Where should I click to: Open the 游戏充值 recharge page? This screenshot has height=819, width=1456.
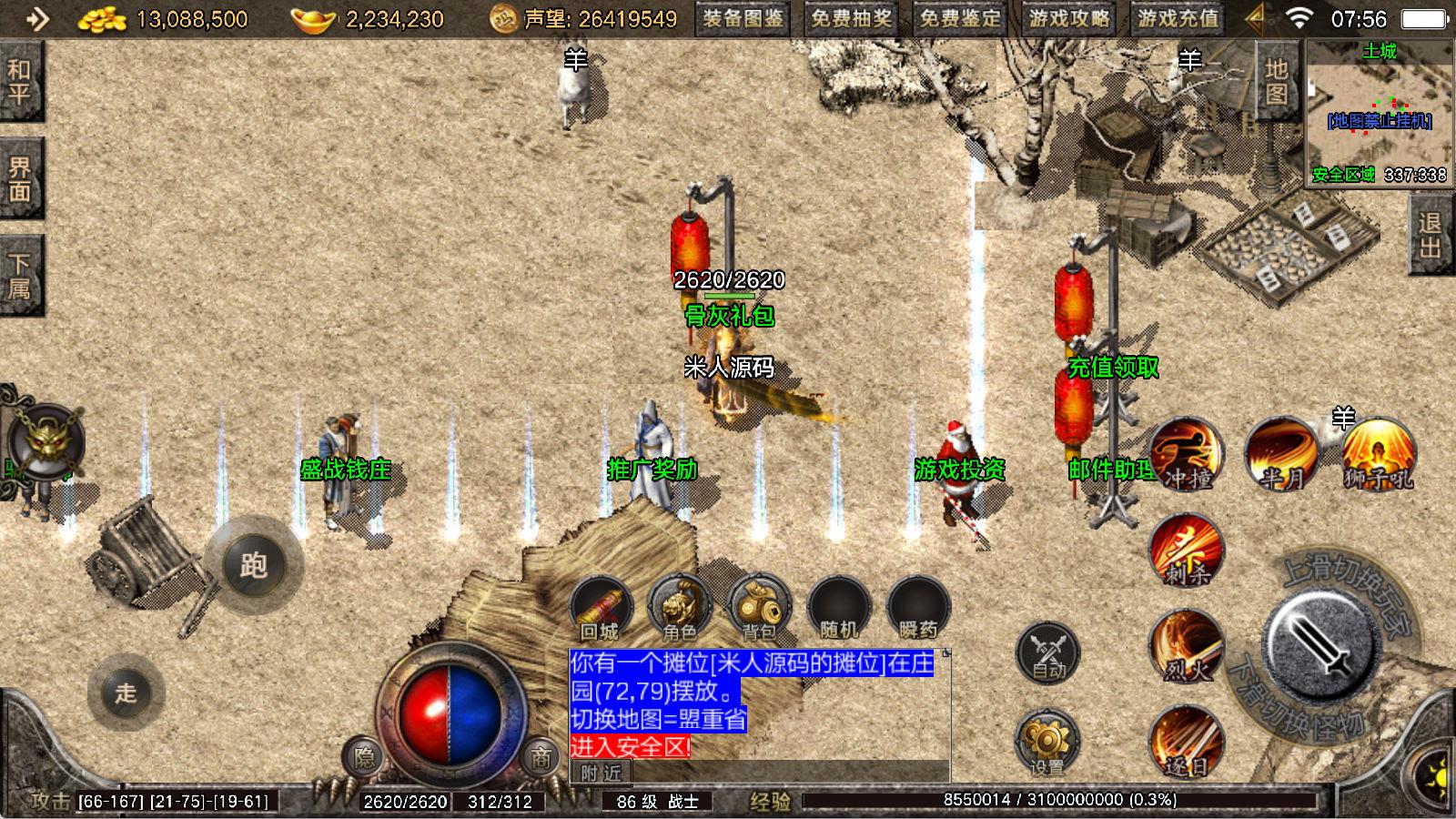[1178, 18]
